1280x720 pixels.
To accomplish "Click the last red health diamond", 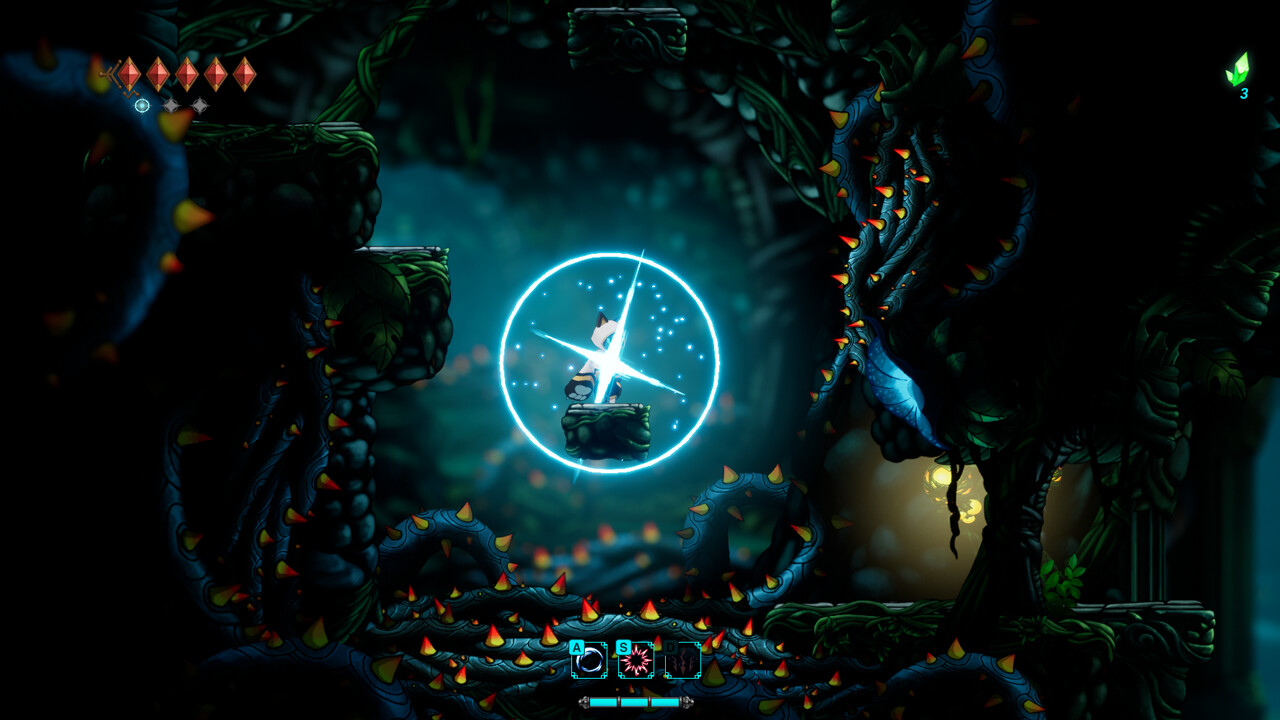I will tap(245, 74).
